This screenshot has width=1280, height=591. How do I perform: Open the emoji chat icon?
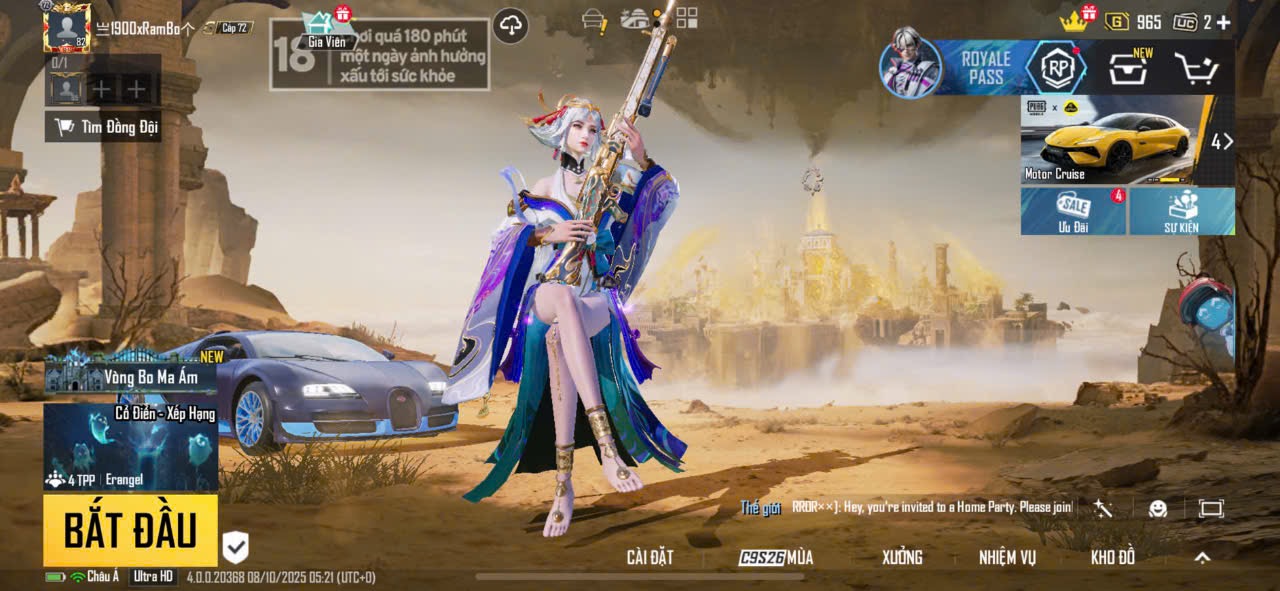pos(1158,508)
